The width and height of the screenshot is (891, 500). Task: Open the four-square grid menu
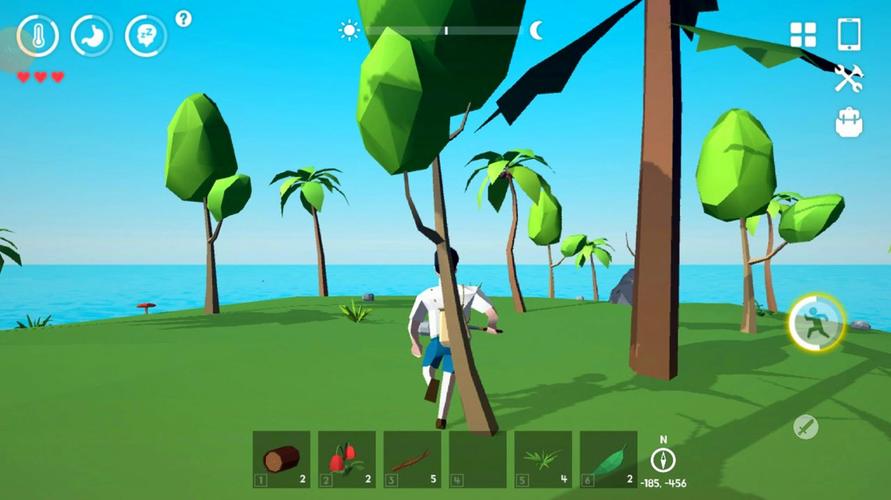coord(803,35)
